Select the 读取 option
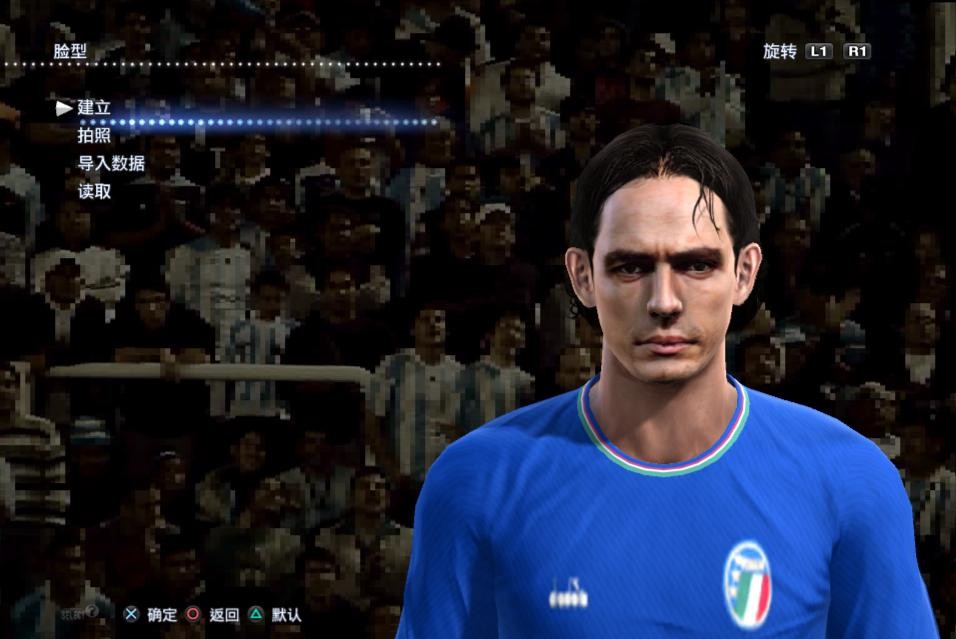 pyautogui.click(x=94, y=191)
